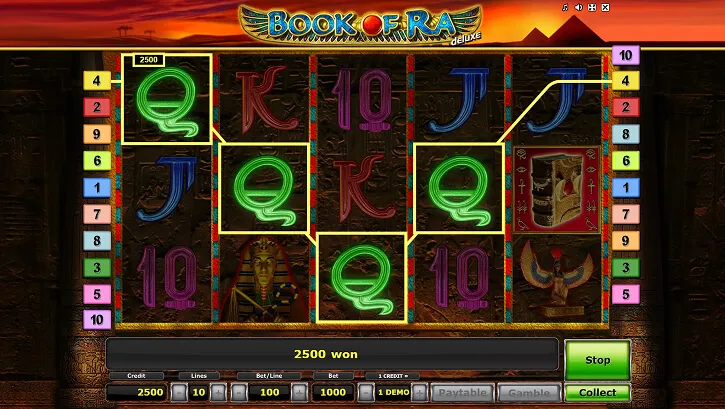Pick payline 7 on the right side
Viewport: 725px width, 409px height.
point(626,214)
